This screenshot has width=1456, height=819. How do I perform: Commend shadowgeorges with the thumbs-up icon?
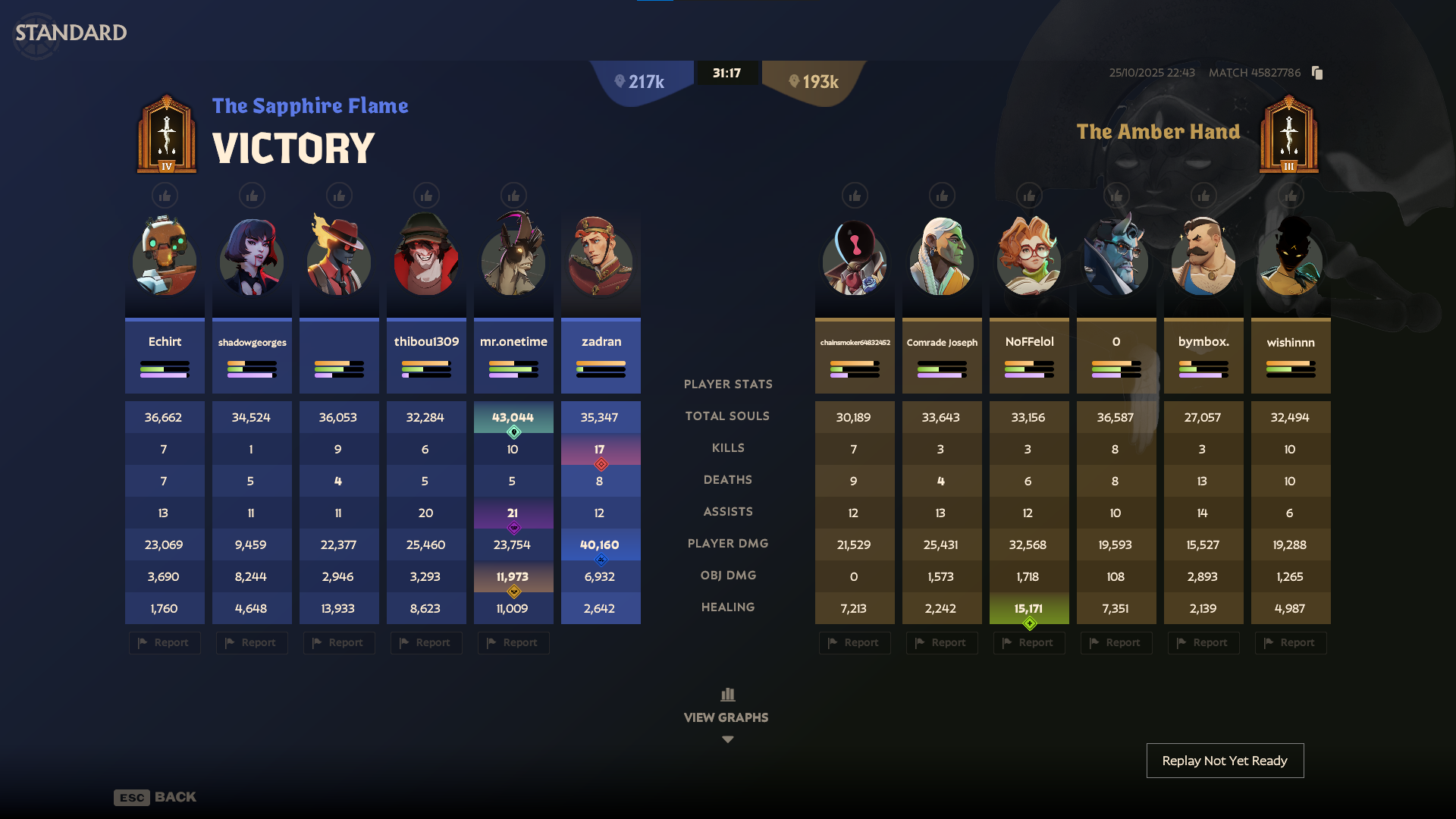pos(252,195)
